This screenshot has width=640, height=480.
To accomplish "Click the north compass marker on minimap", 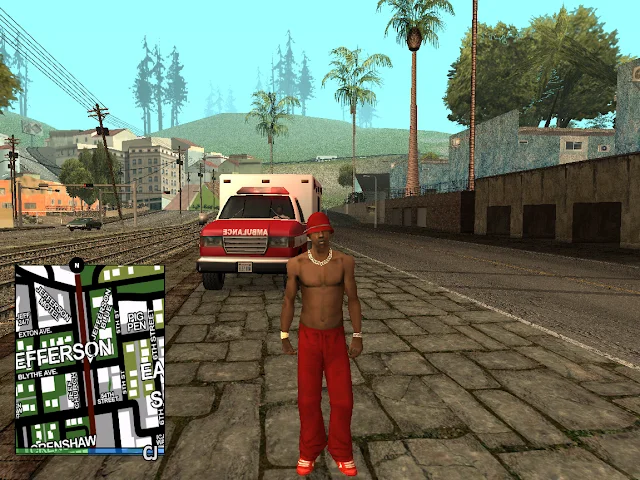I will (76, 265).
